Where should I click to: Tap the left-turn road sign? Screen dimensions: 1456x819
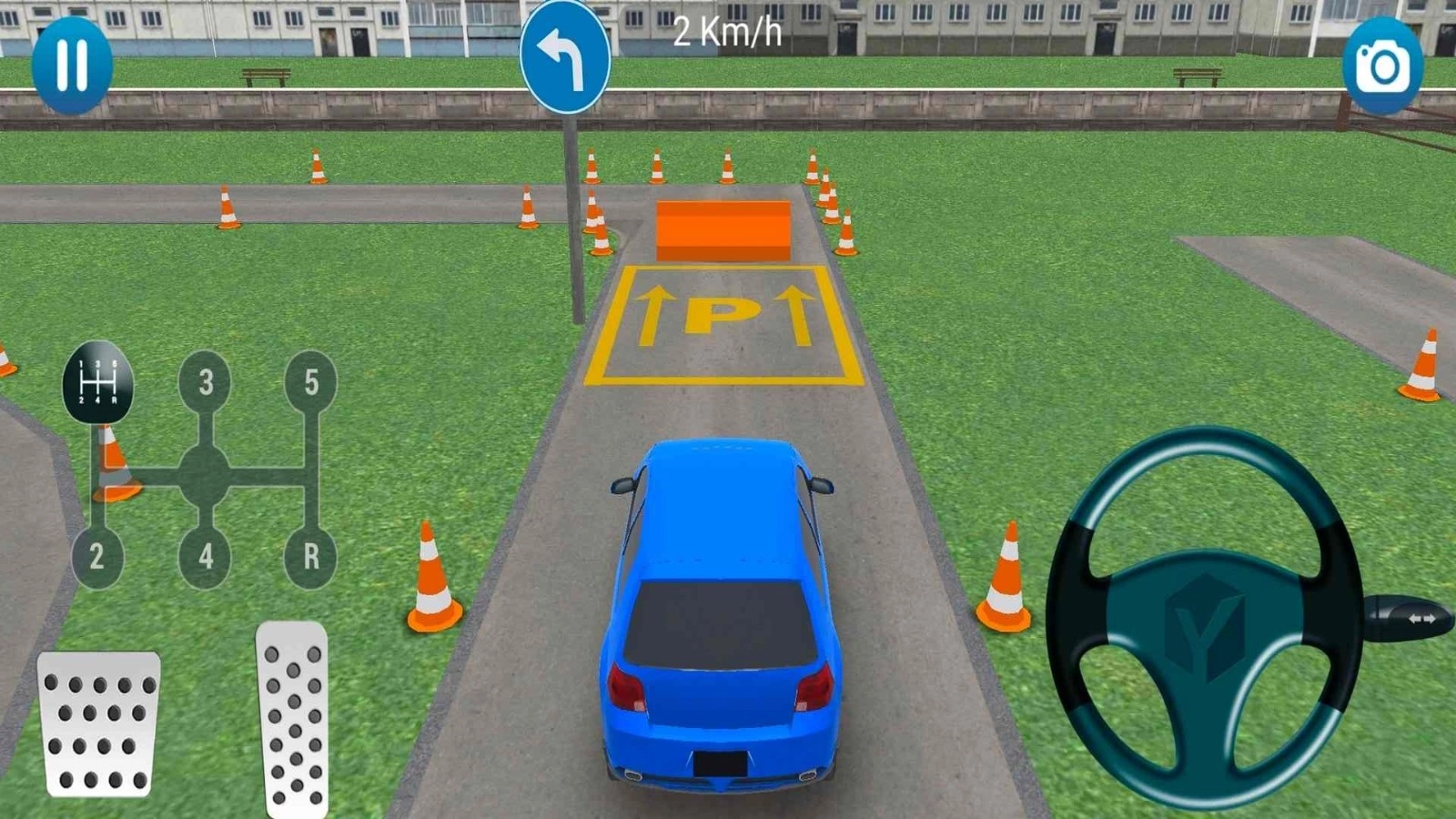tap(566, 56)
